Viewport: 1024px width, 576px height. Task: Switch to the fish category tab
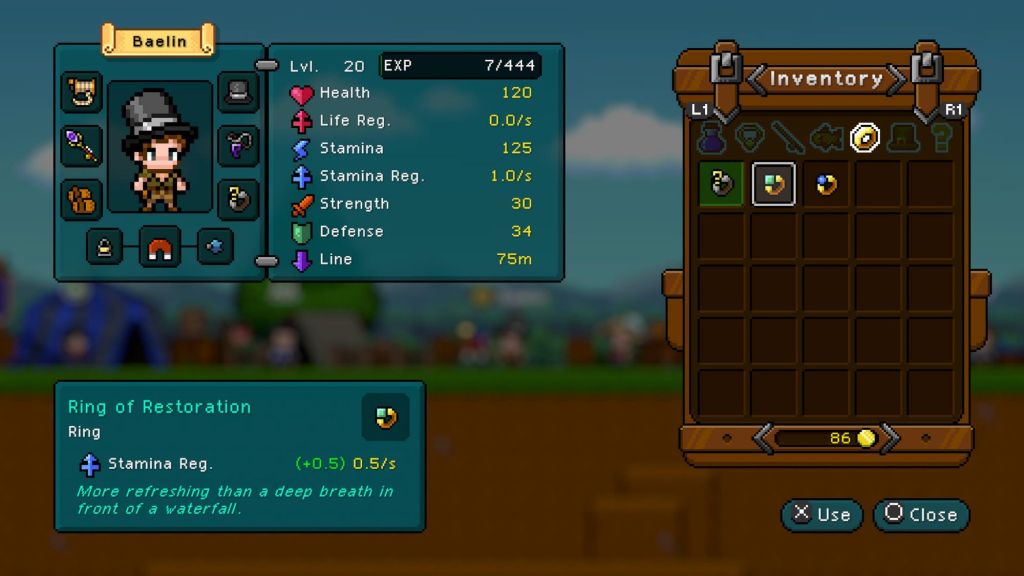click(x=826, y=137)
